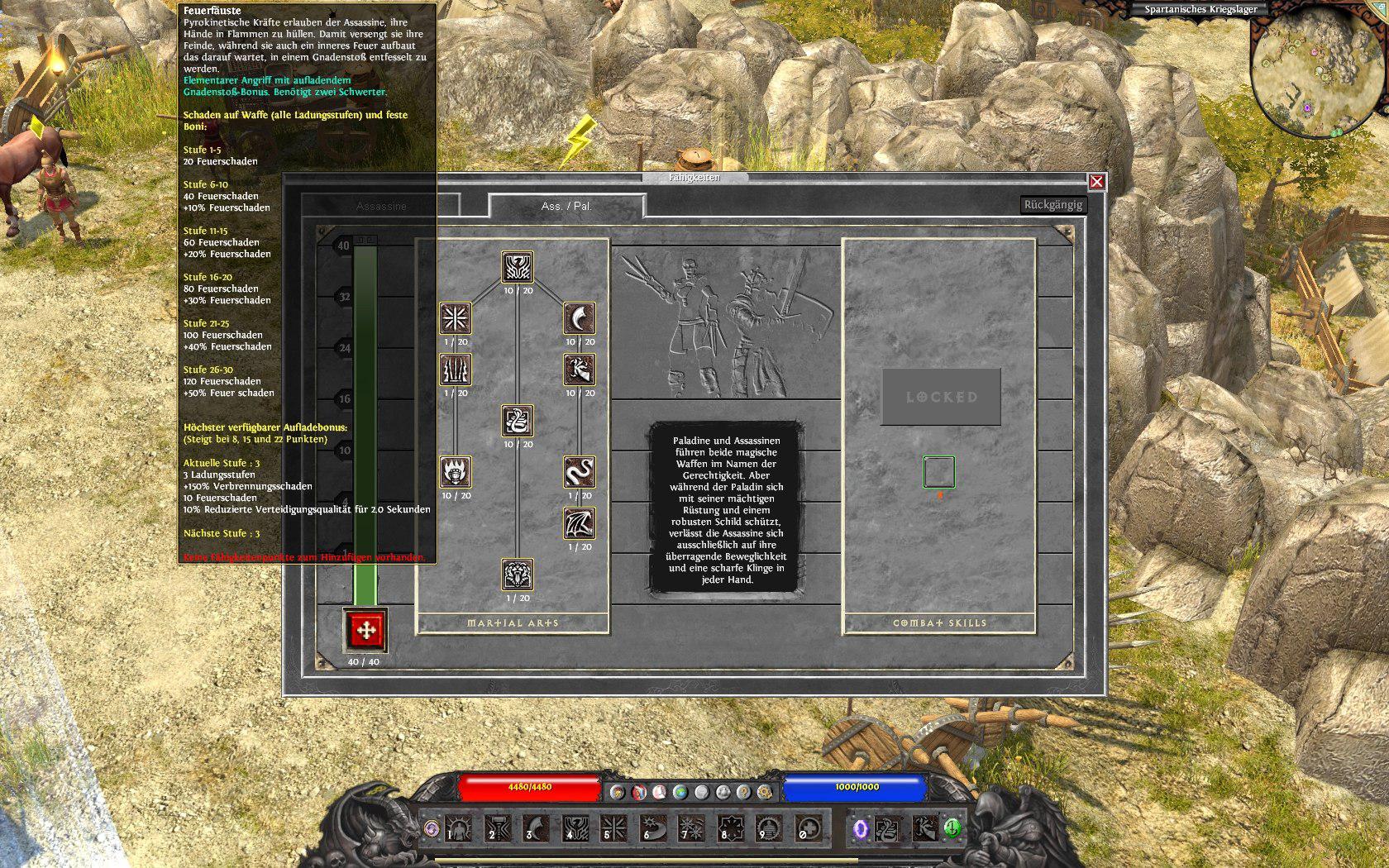Use the purple portal stone on the hotbar
The height and width of the screenshot is (868, 1389).
tap(861, 827)
